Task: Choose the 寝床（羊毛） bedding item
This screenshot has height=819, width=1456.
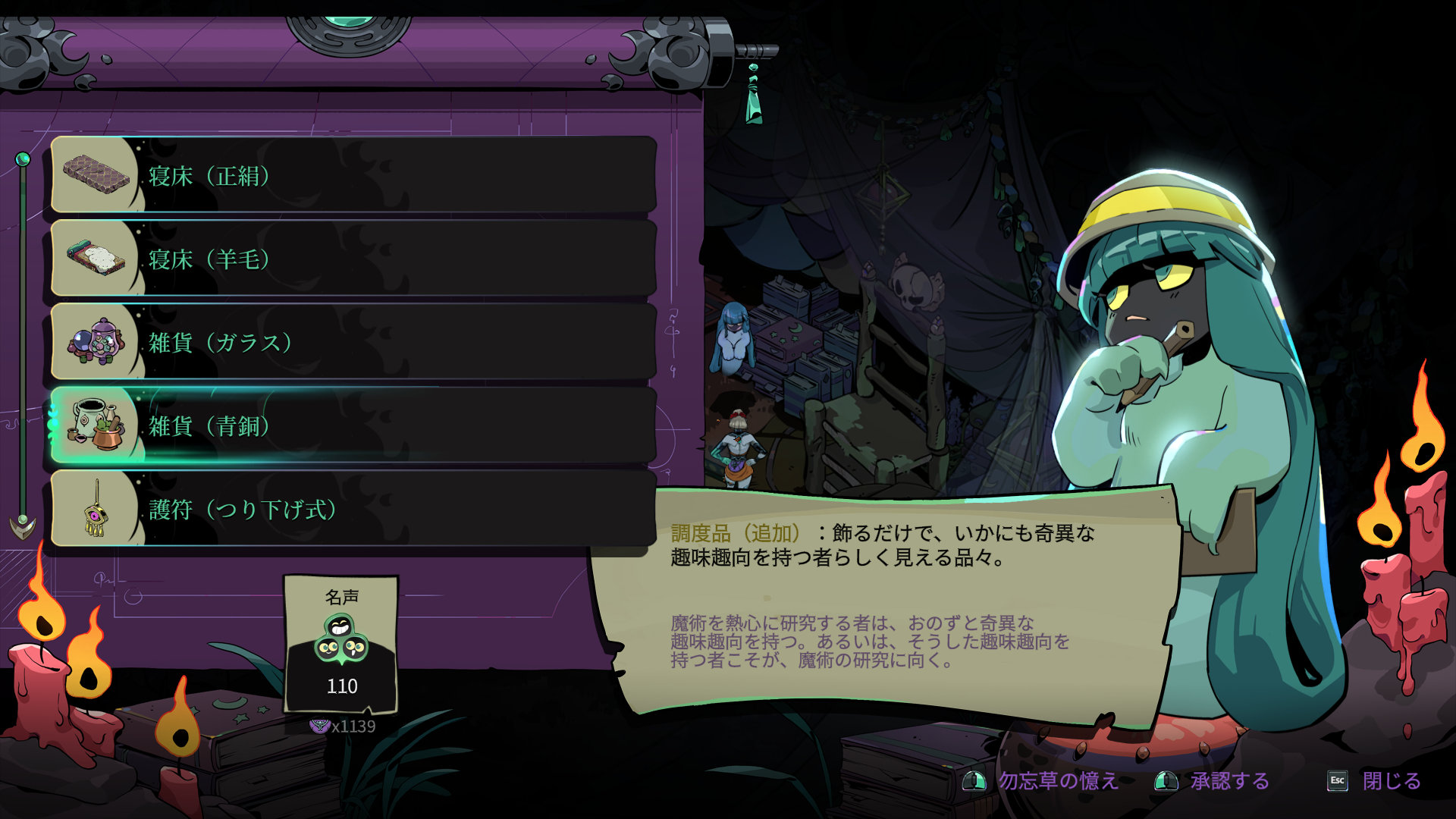Action: [353, 259]
